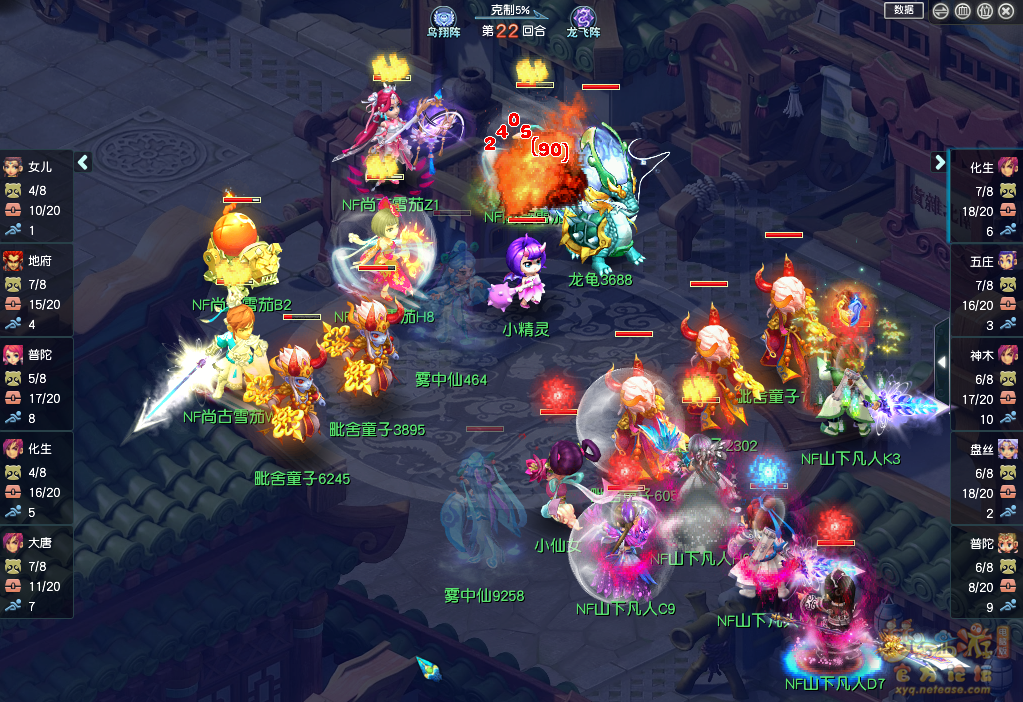
Task: Click the 龙飞阵 formation icon
Action: click(x=583, y=18)
